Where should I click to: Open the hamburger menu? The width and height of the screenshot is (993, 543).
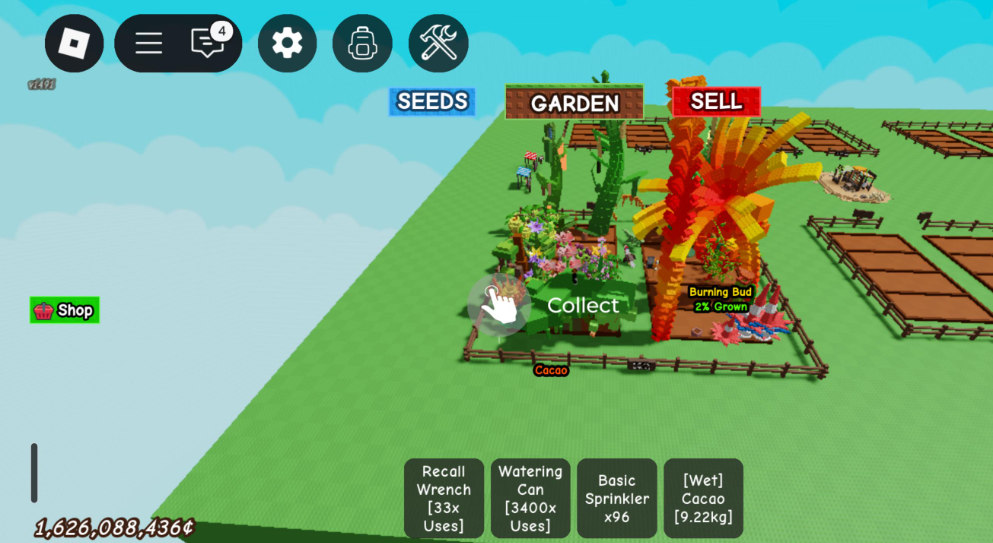click(149, 43)
